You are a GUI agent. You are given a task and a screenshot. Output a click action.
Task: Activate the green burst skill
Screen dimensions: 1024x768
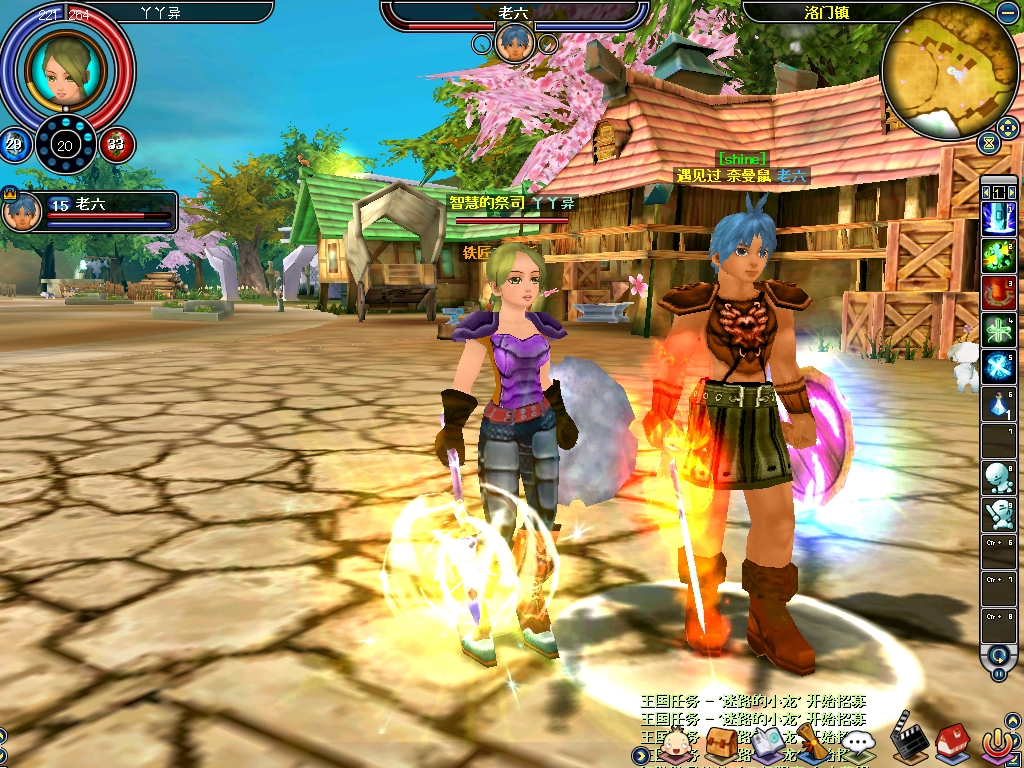pyautogui.click(x=998, y=253)
